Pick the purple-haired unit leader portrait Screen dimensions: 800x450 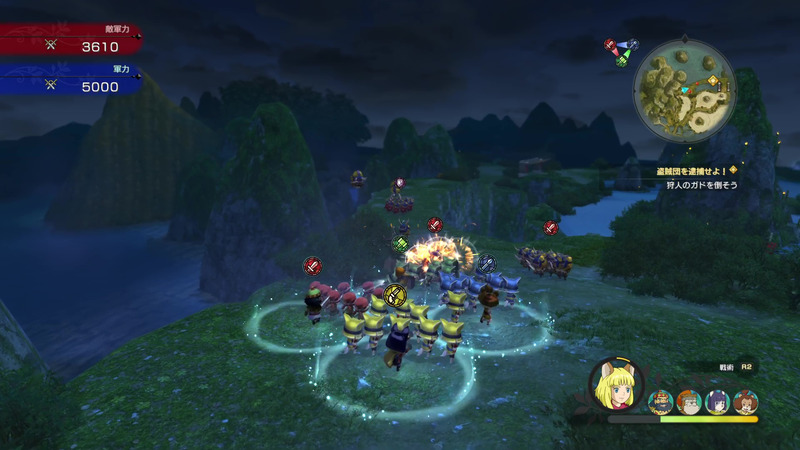716,402
